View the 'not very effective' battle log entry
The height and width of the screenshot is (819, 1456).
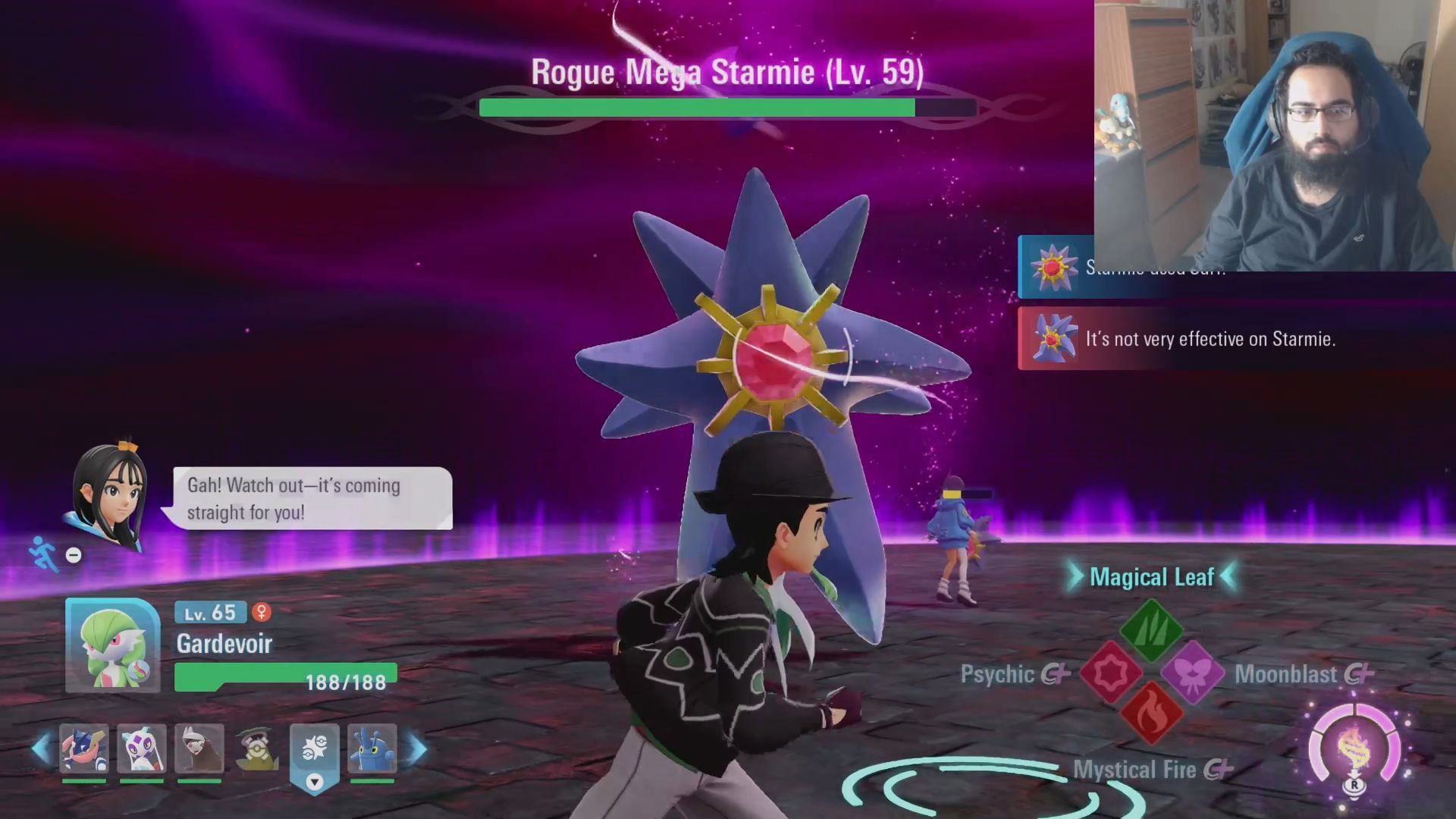pos(1210,339)
